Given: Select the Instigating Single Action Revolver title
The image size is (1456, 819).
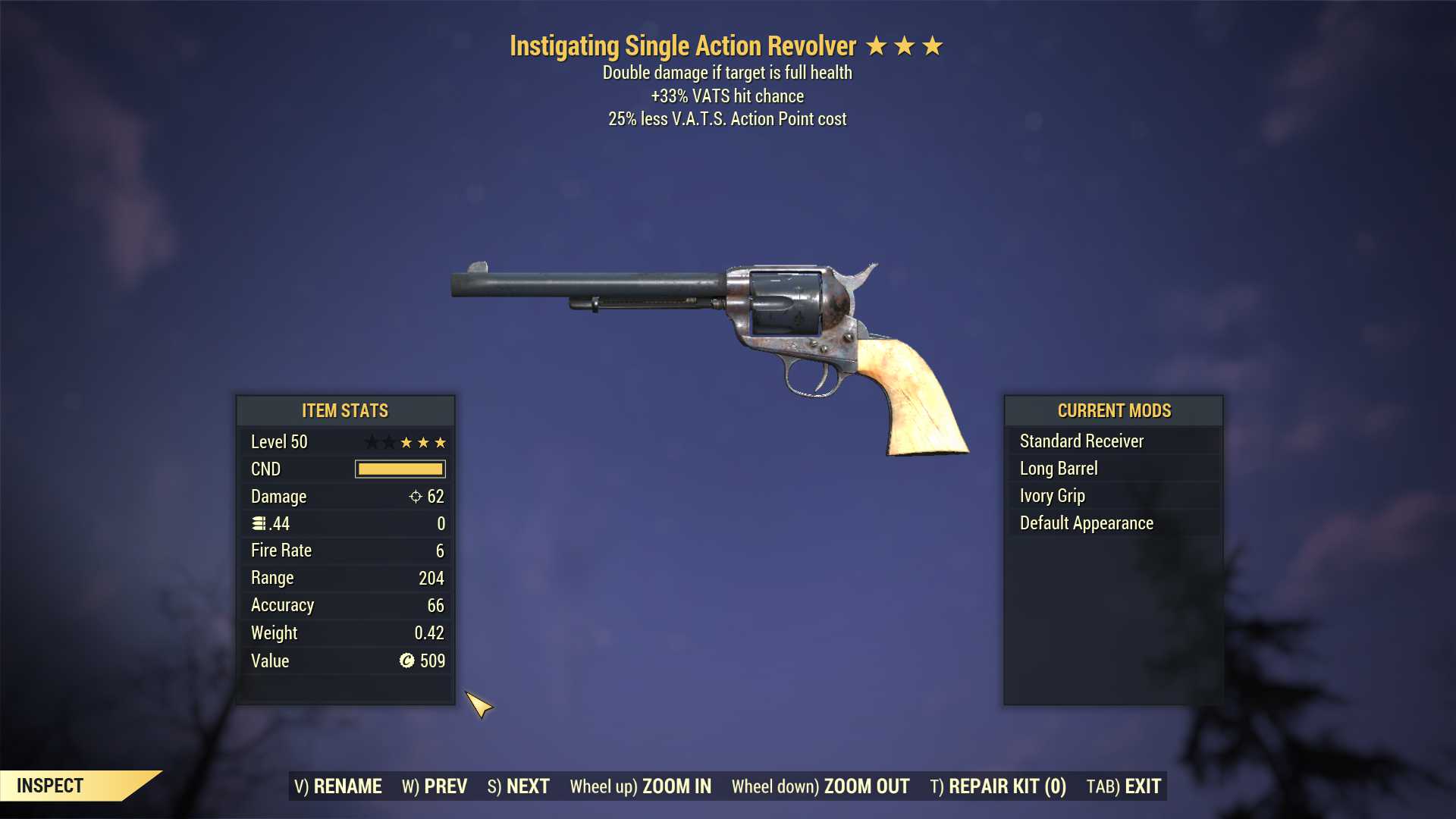Looking at the screenshot, I should point(683,45).
